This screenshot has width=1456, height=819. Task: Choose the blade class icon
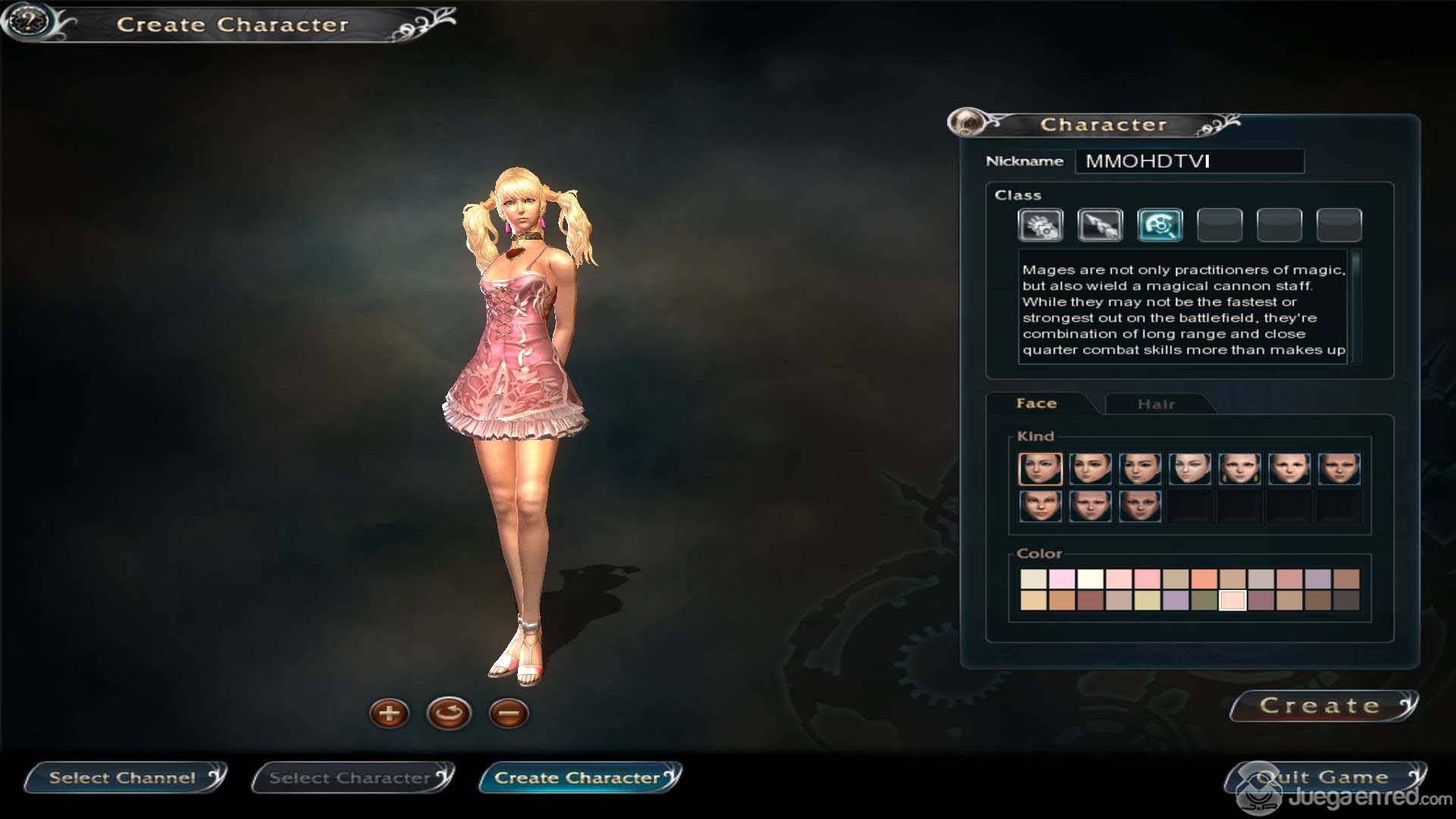coord(1100,225)
